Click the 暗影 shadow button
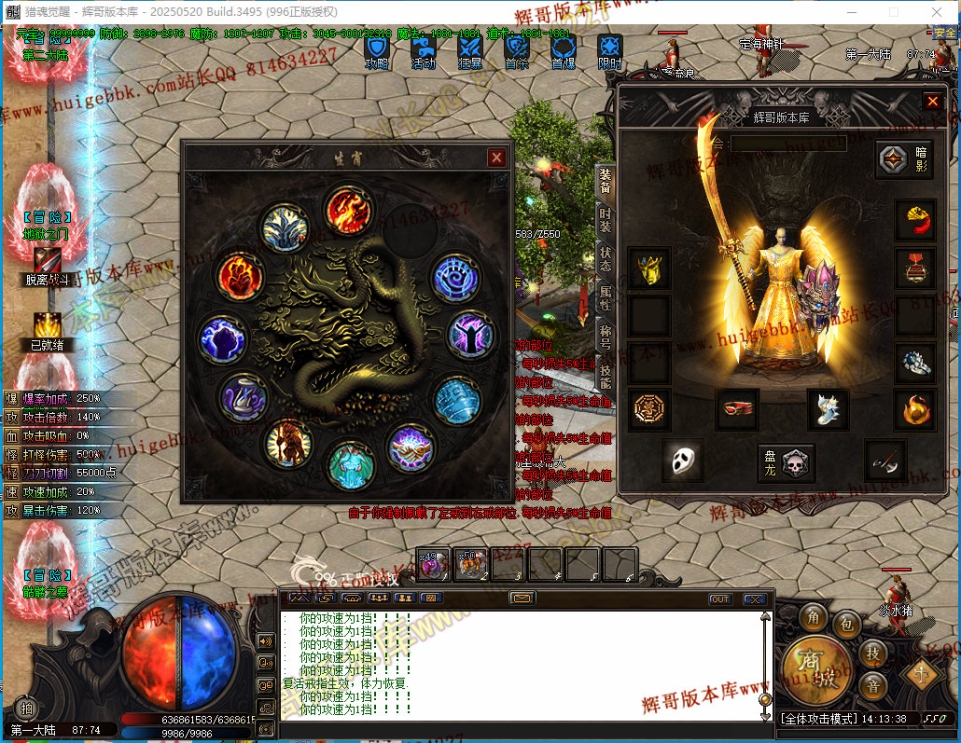The width and height of the screenshot is (961, 743). 905,160
